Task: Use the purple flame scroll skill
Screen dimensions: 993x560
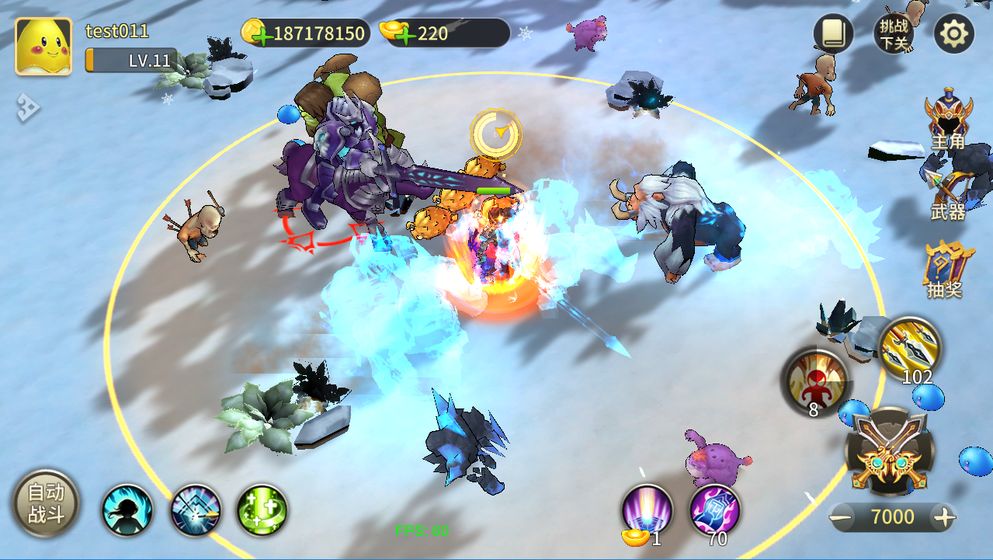Action: (x=715, y=509)
